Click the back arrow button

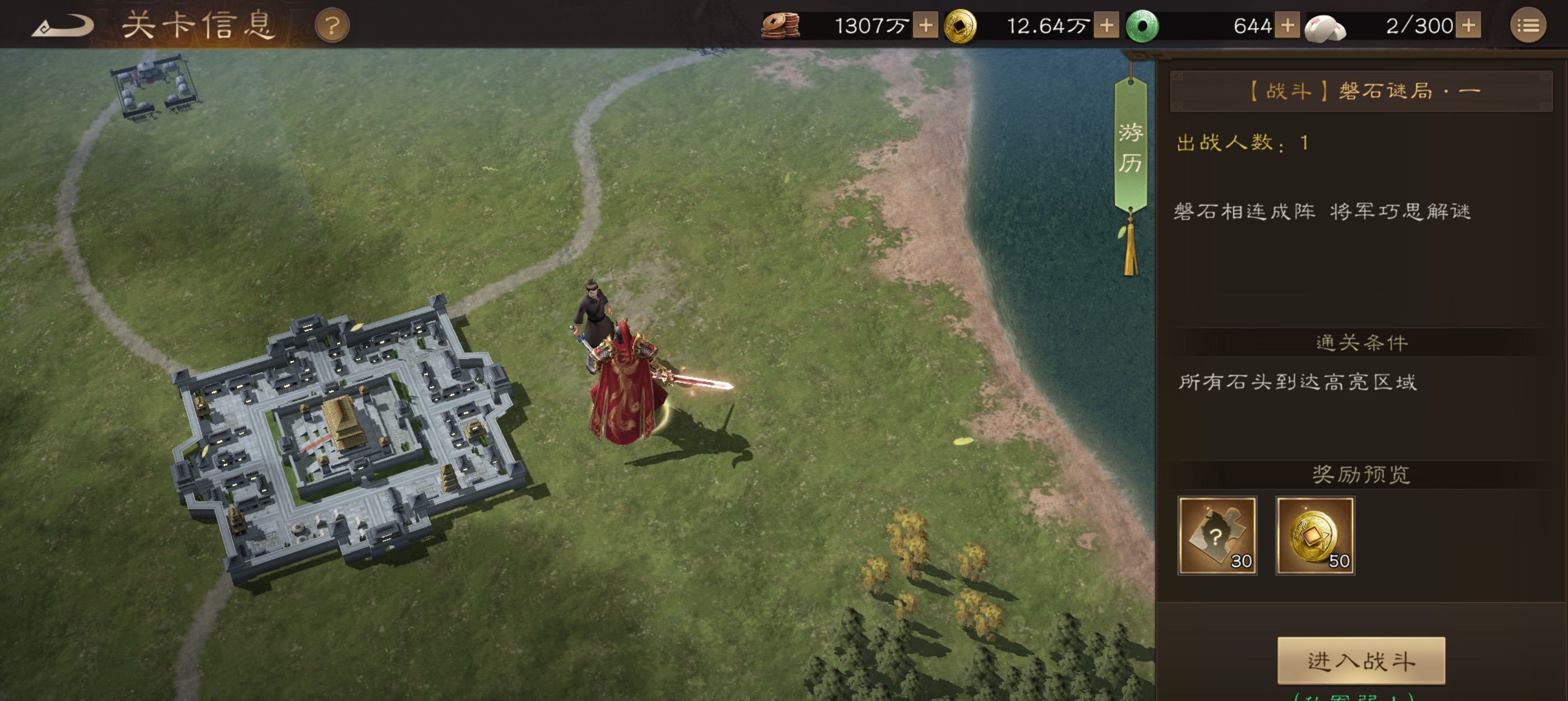point(62,26)
